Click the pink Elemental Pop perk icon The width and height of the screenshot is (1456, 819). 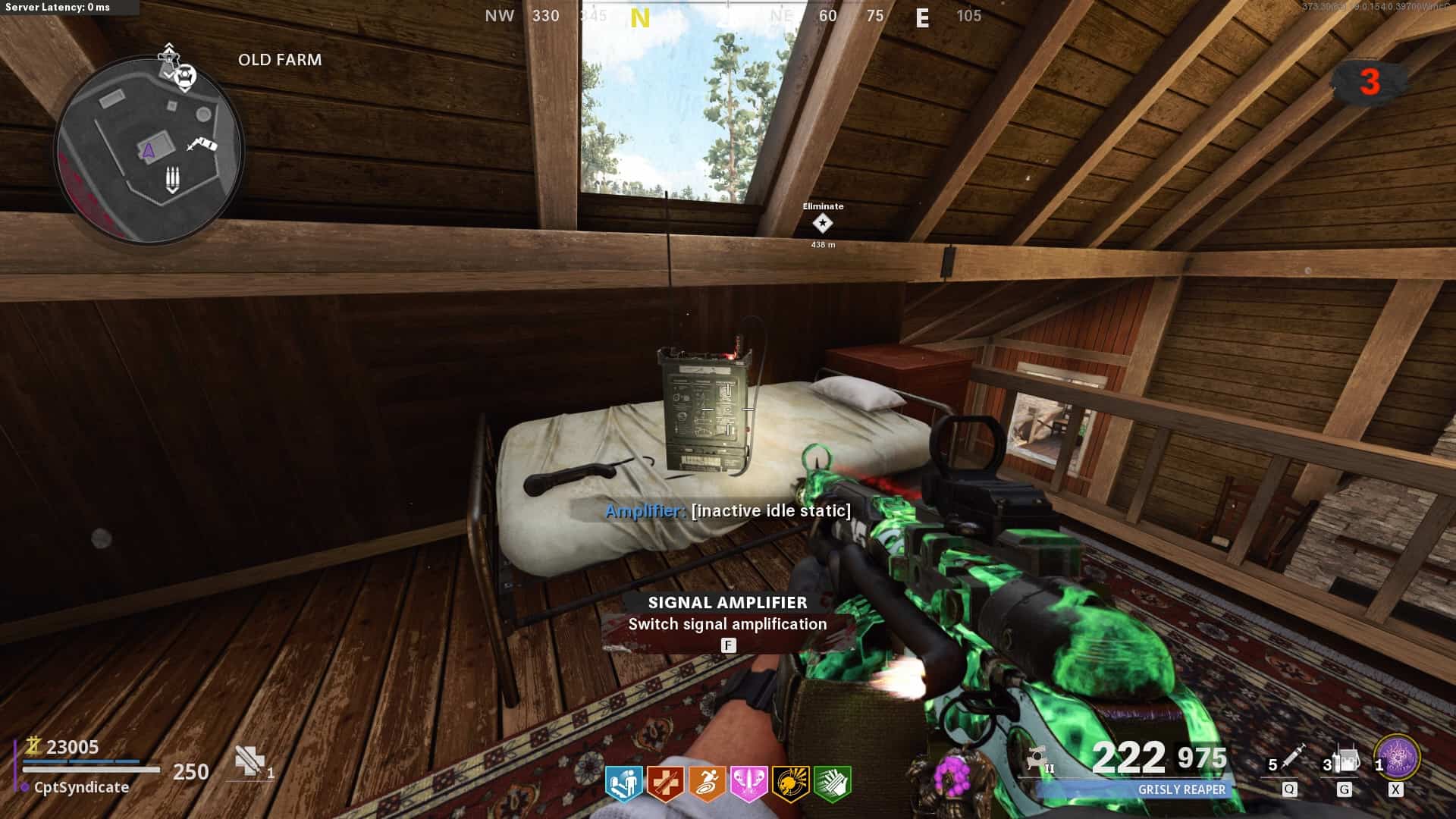coord(748,784)
